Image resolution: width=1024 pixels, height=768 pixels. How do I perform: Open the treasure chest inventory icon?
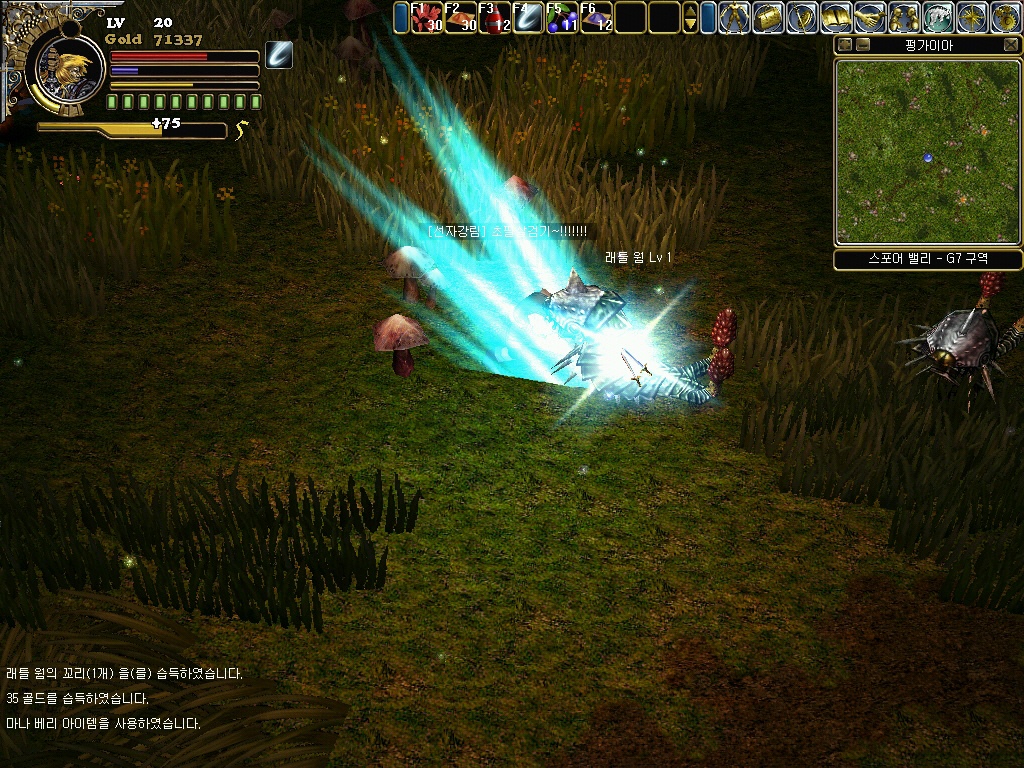click(x=768, y=17)
